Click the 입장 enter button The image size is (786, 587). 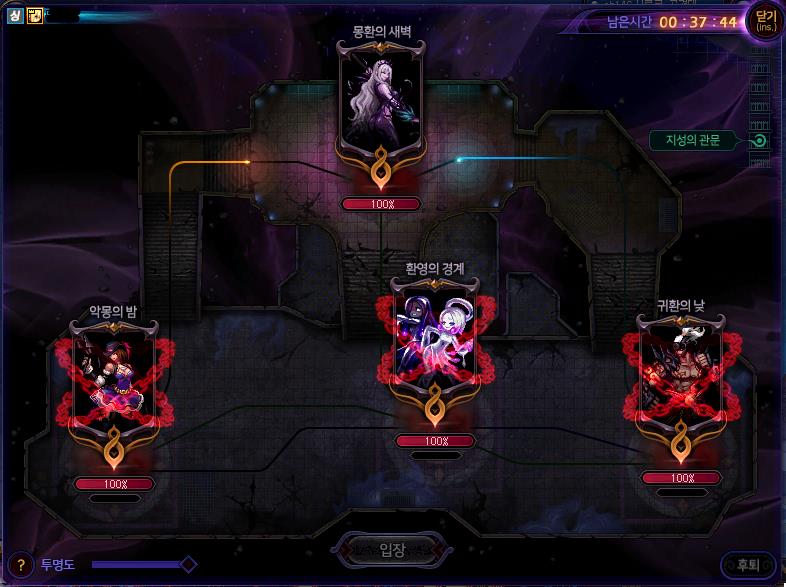tap(391, 548)
